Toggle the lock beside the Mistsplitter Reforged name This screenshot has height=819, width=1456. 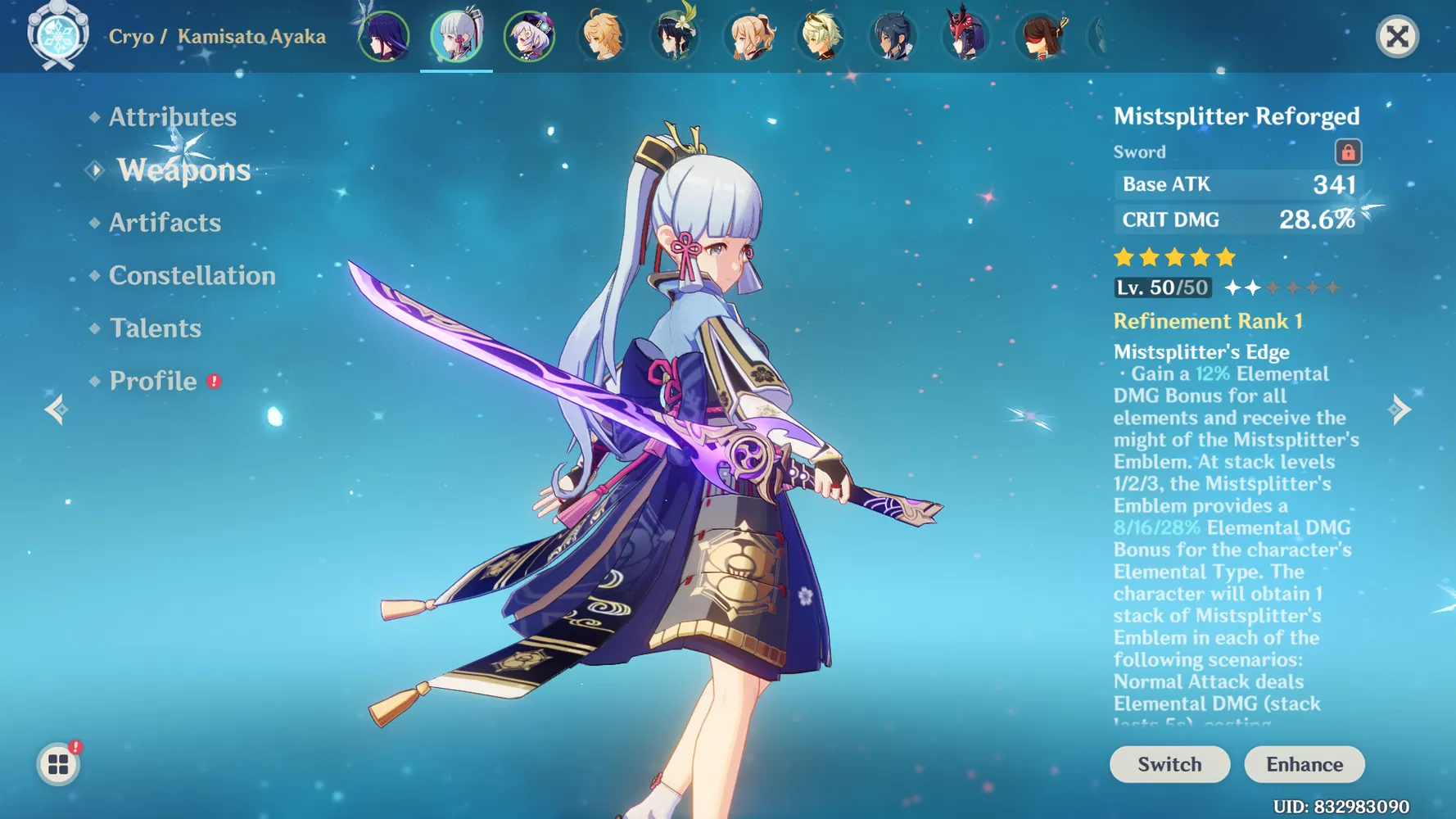click(x=1349, y=152)
